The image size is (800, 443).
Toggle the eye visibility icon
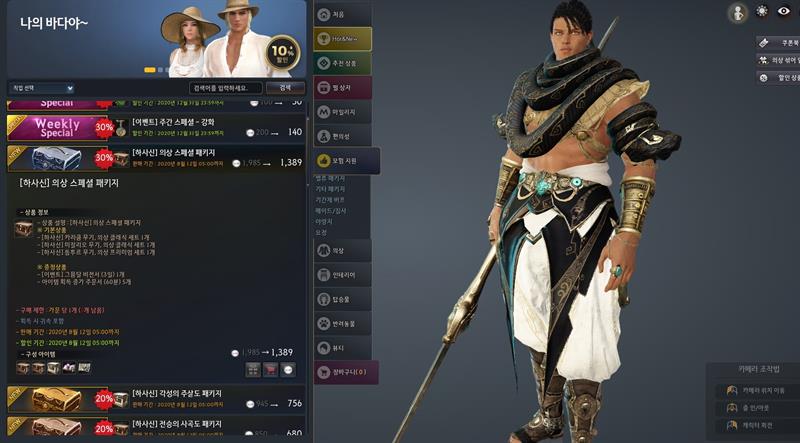[786, 12]
